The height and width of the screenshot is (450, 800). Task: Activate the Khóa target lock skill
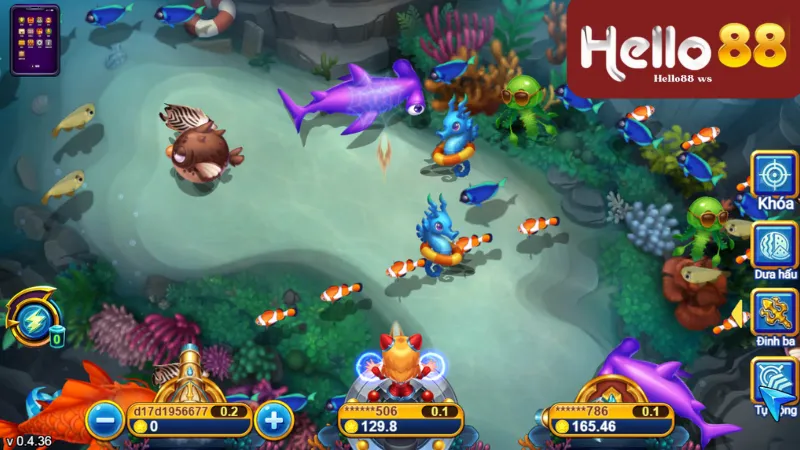pos(773,174)
